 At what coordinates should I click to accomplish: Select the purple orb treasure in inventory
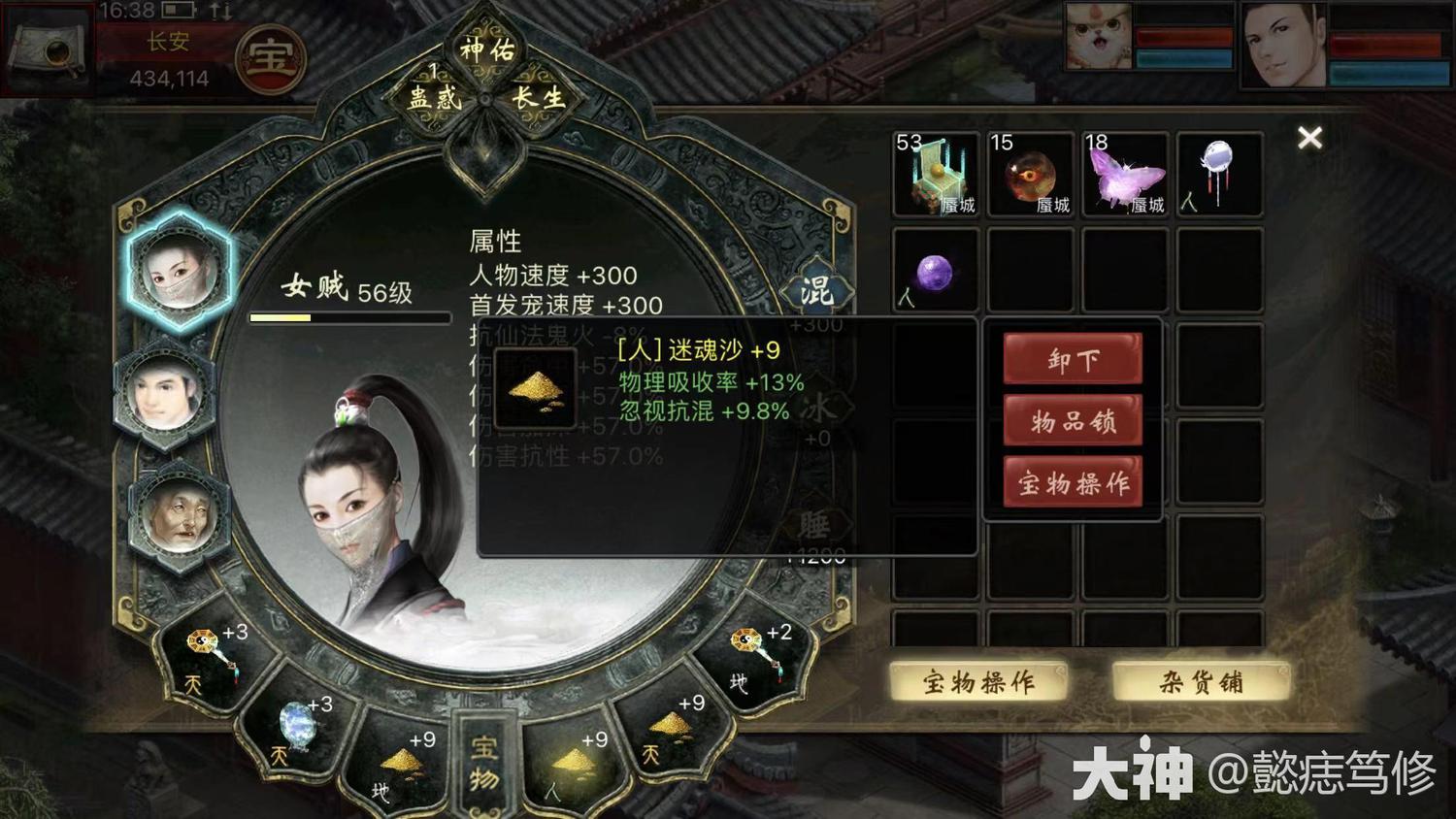(934, 272)
